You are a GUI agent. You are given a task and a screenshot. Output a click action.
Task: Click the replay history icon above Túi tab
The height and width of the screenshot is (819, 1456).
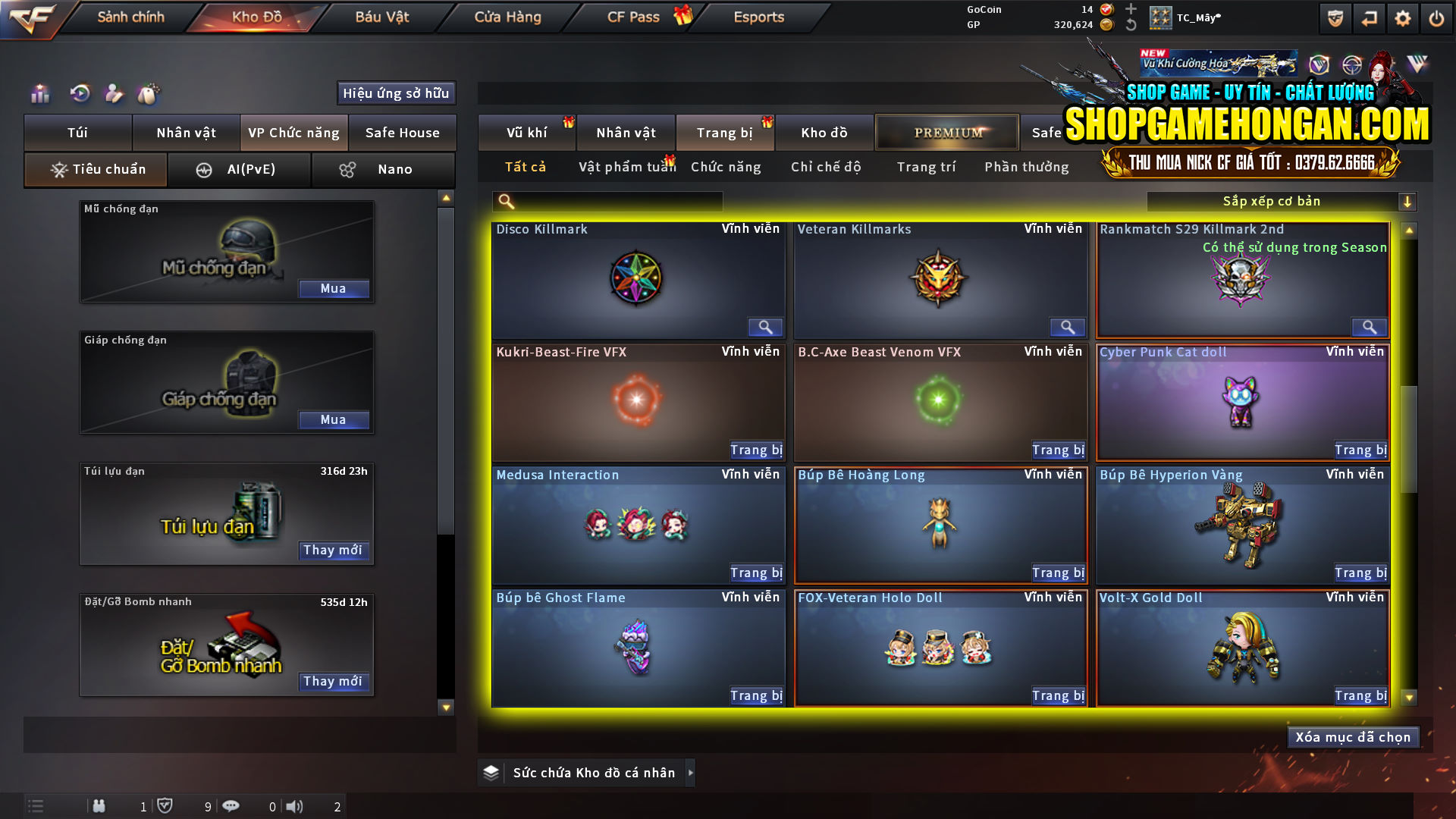pyautogui.click(x=79, y=93)
